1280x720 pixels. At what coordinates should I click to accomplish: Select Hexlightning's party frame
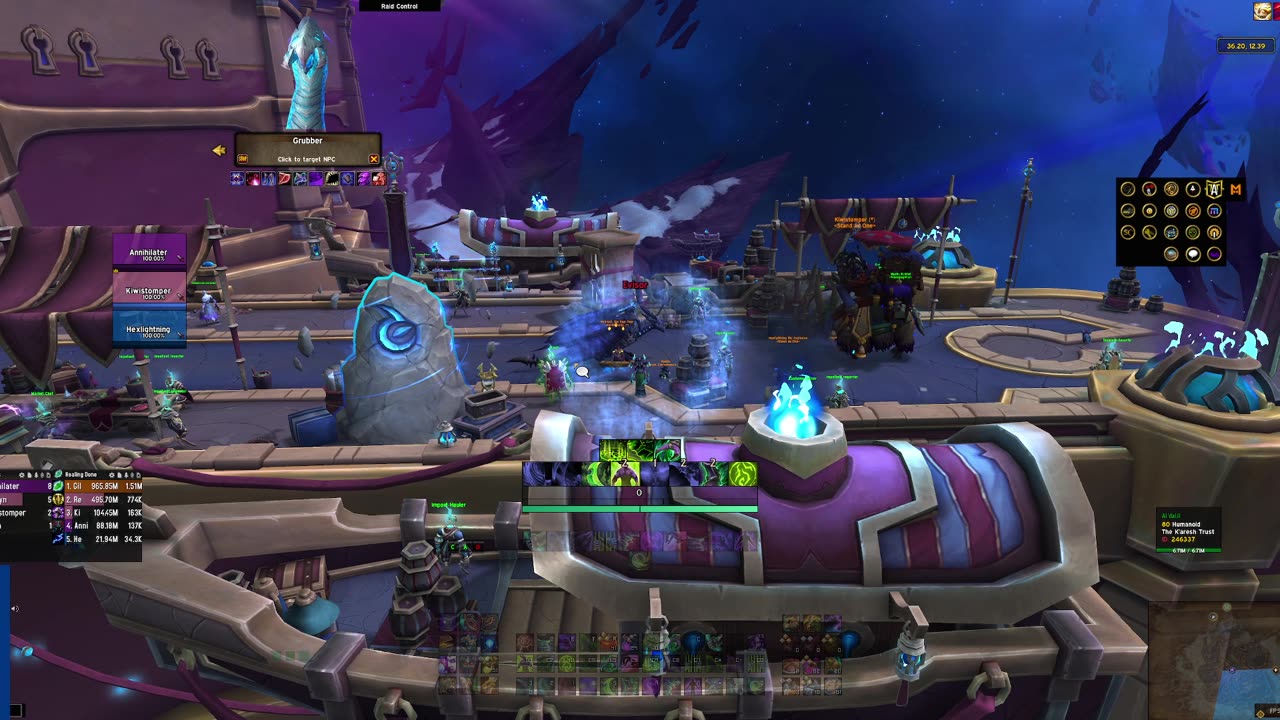[x=149, y=331]
